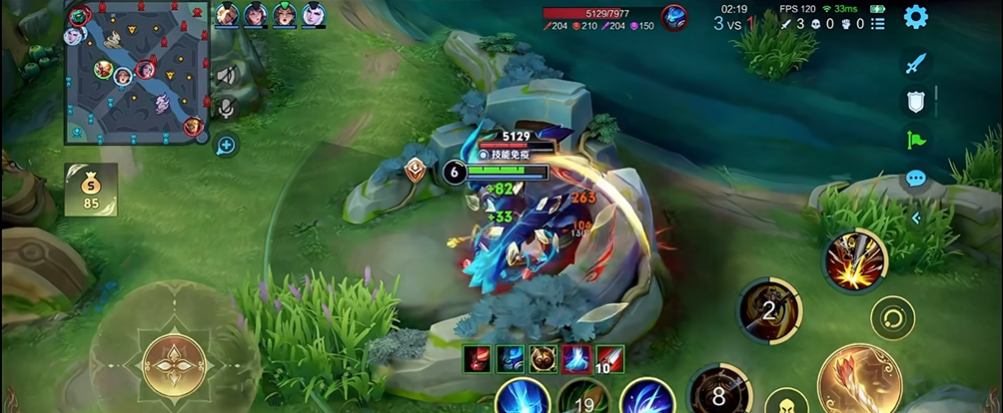Send the green flag gather signal
1003x413 pixels.
(915, 139)
